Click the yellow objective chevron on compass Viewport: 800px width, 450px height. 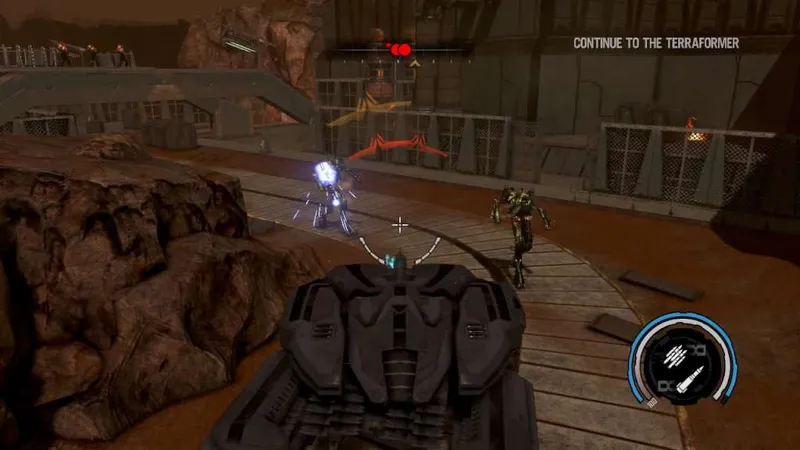click(414, 63)
